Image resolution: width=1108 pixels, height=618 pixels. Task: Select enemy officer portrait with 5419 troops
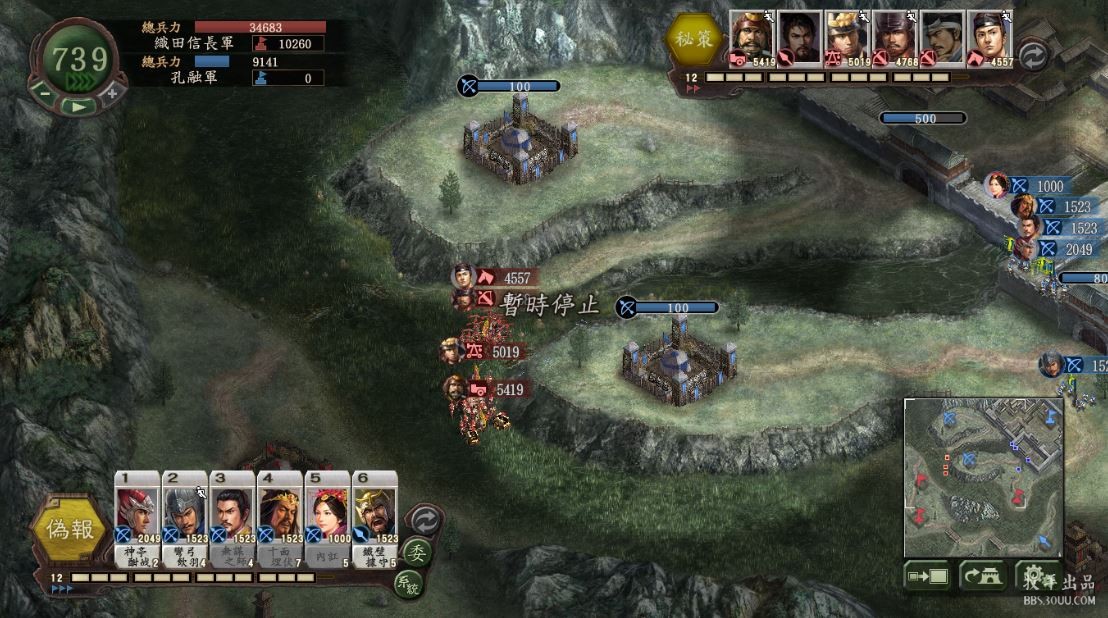[x=754, y=40]
